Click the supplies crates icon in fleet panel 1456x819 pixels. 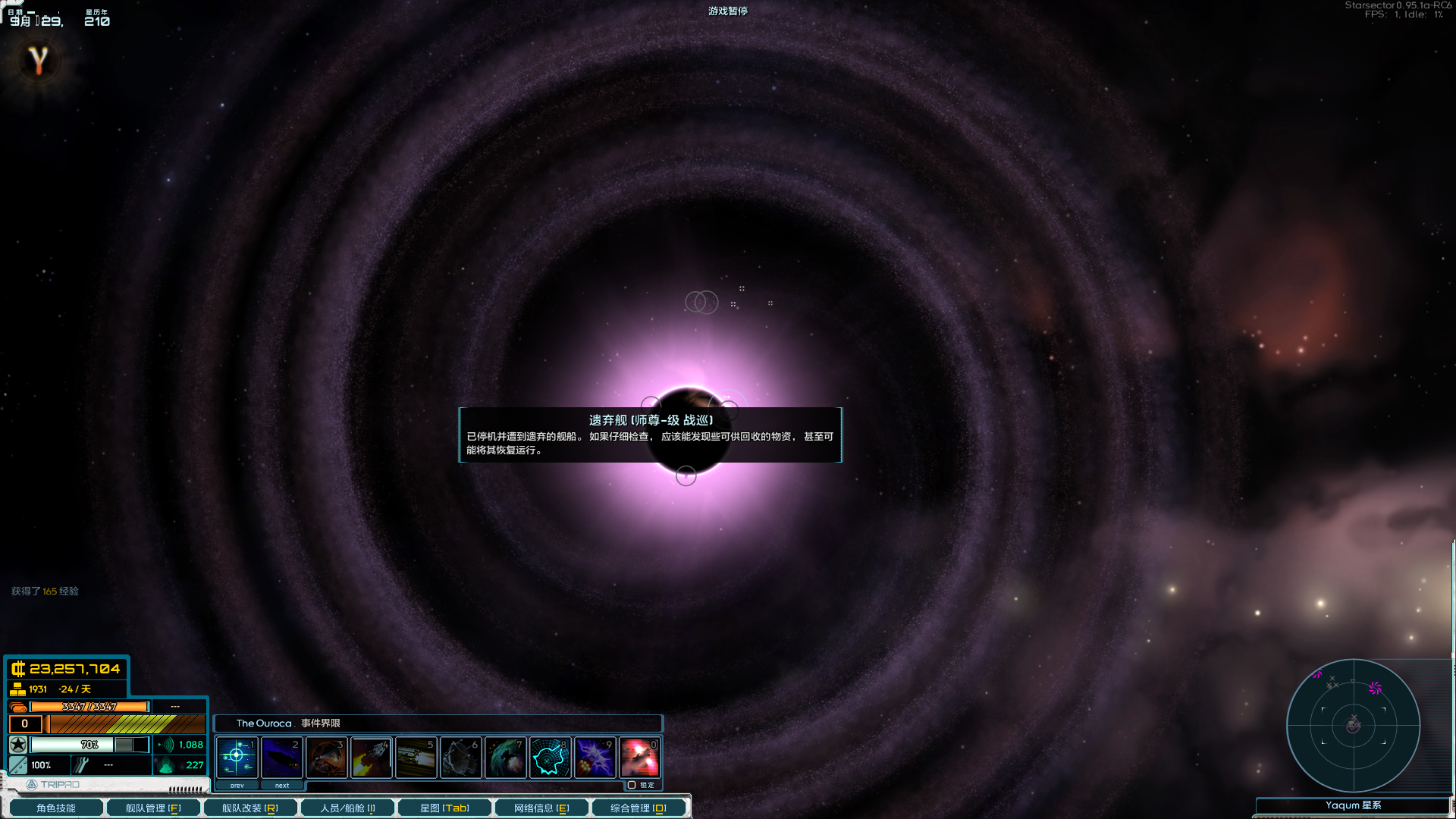[17, 689]
